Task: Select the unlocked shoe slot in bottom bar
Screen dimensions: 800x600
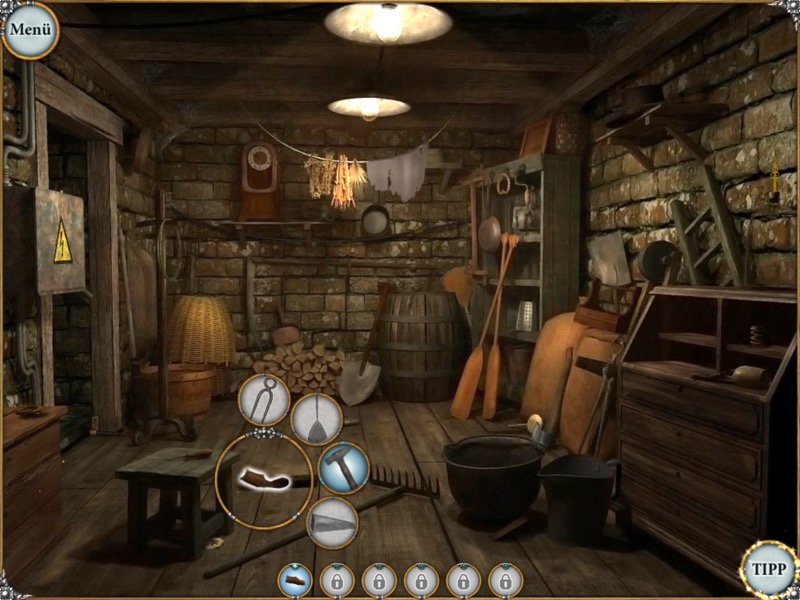Action: point(294,579)
